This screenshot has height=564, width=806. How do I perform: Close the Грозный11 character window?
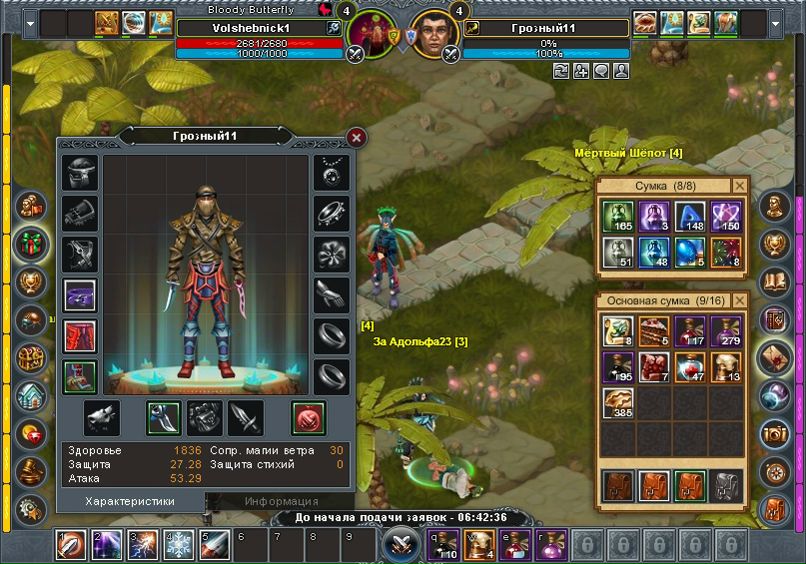click(x=356, y=137)
